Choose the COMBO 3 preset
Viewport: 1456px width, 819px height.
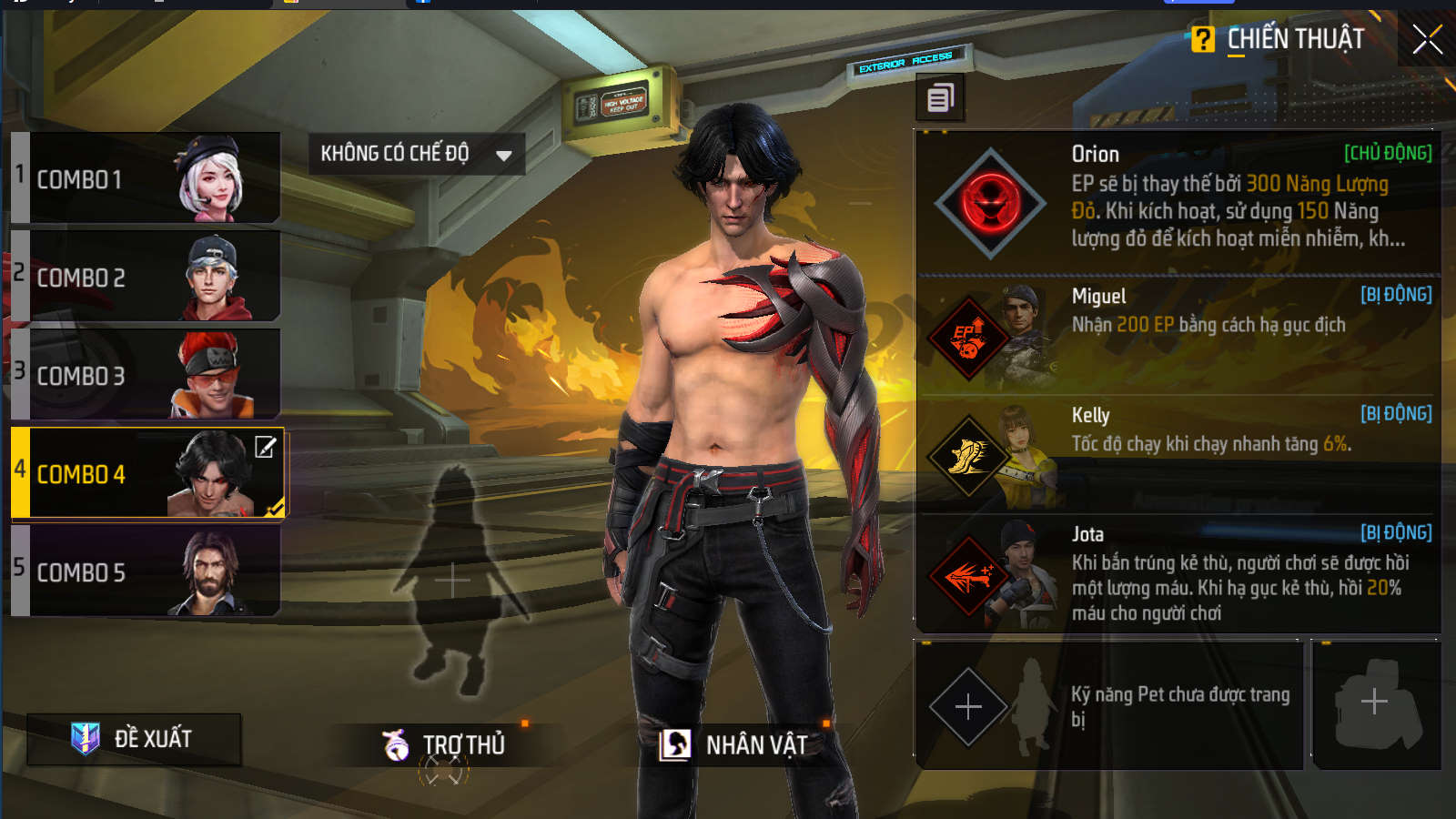coord(146,375)
